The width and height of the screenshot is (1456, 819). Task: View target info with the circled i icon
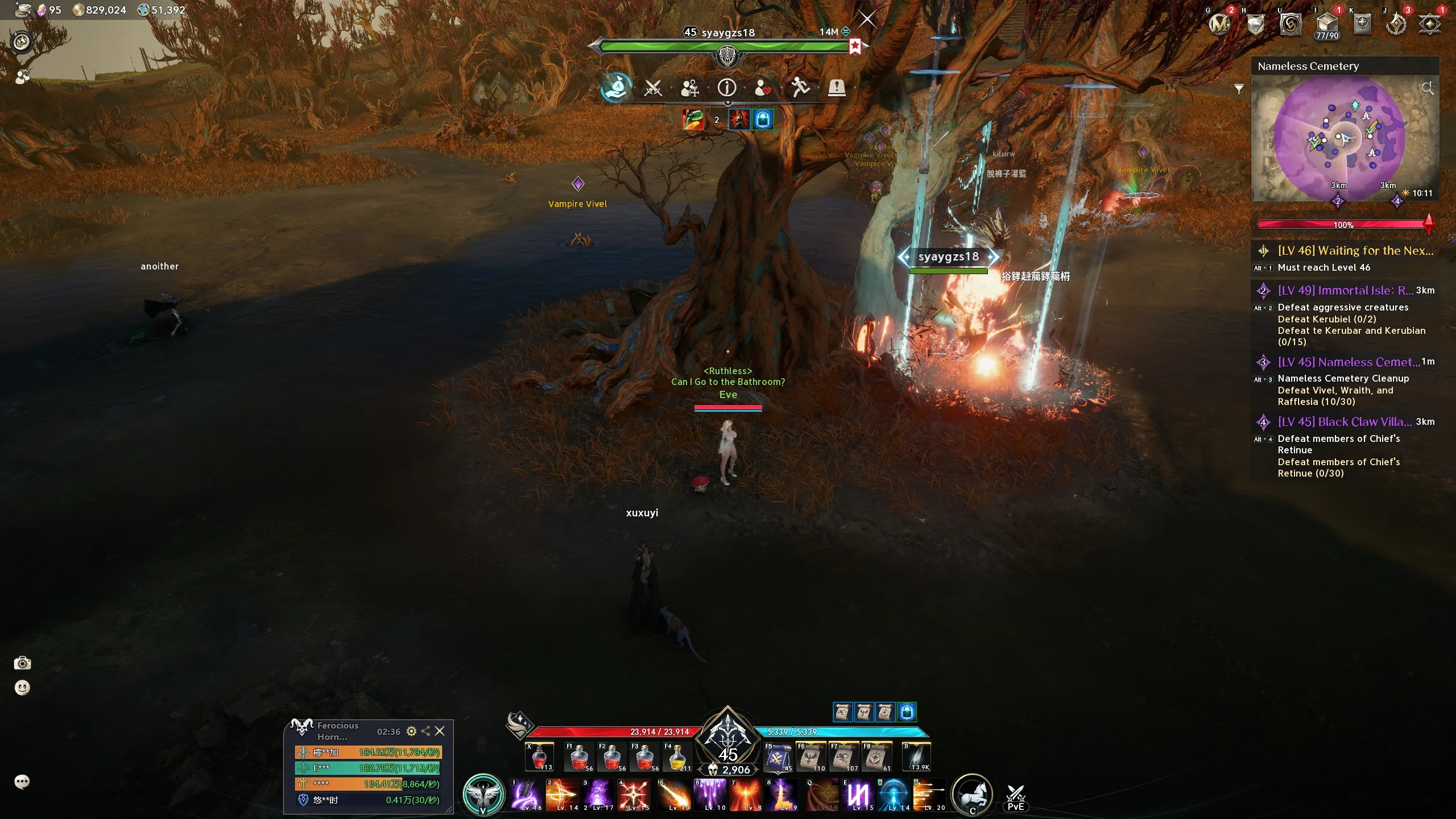(x=726, y=88)
